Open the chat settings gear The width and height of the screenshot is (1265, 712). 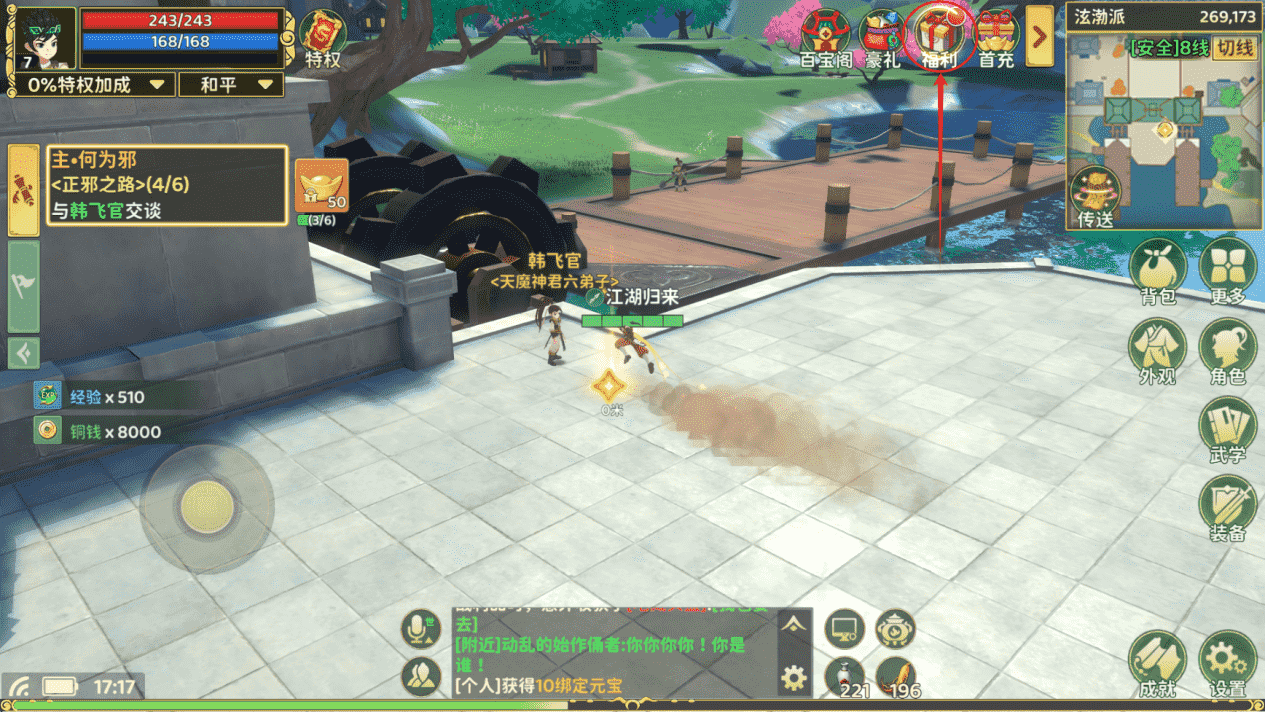794,679
